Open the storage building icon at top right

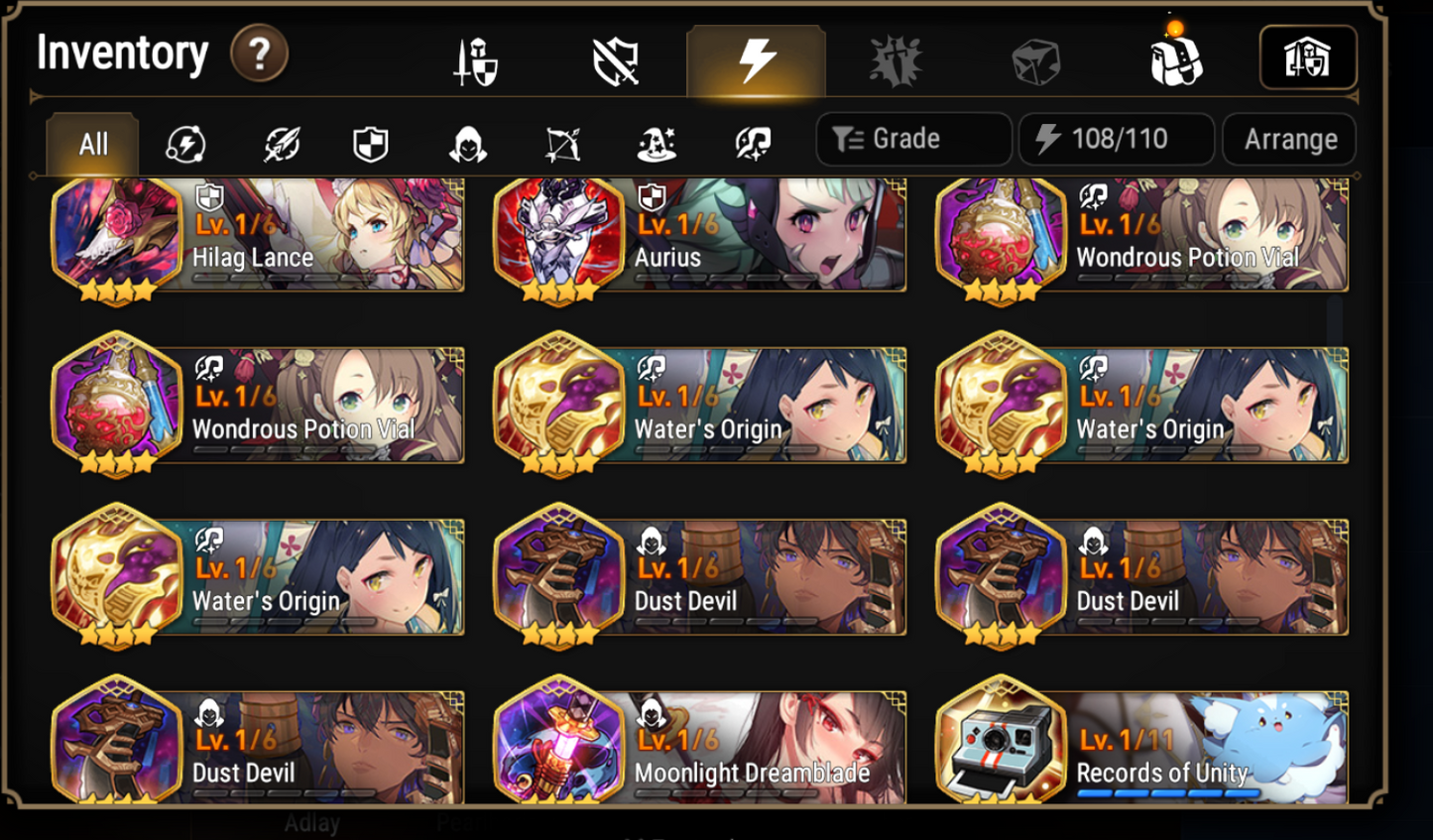point(1307,58)
